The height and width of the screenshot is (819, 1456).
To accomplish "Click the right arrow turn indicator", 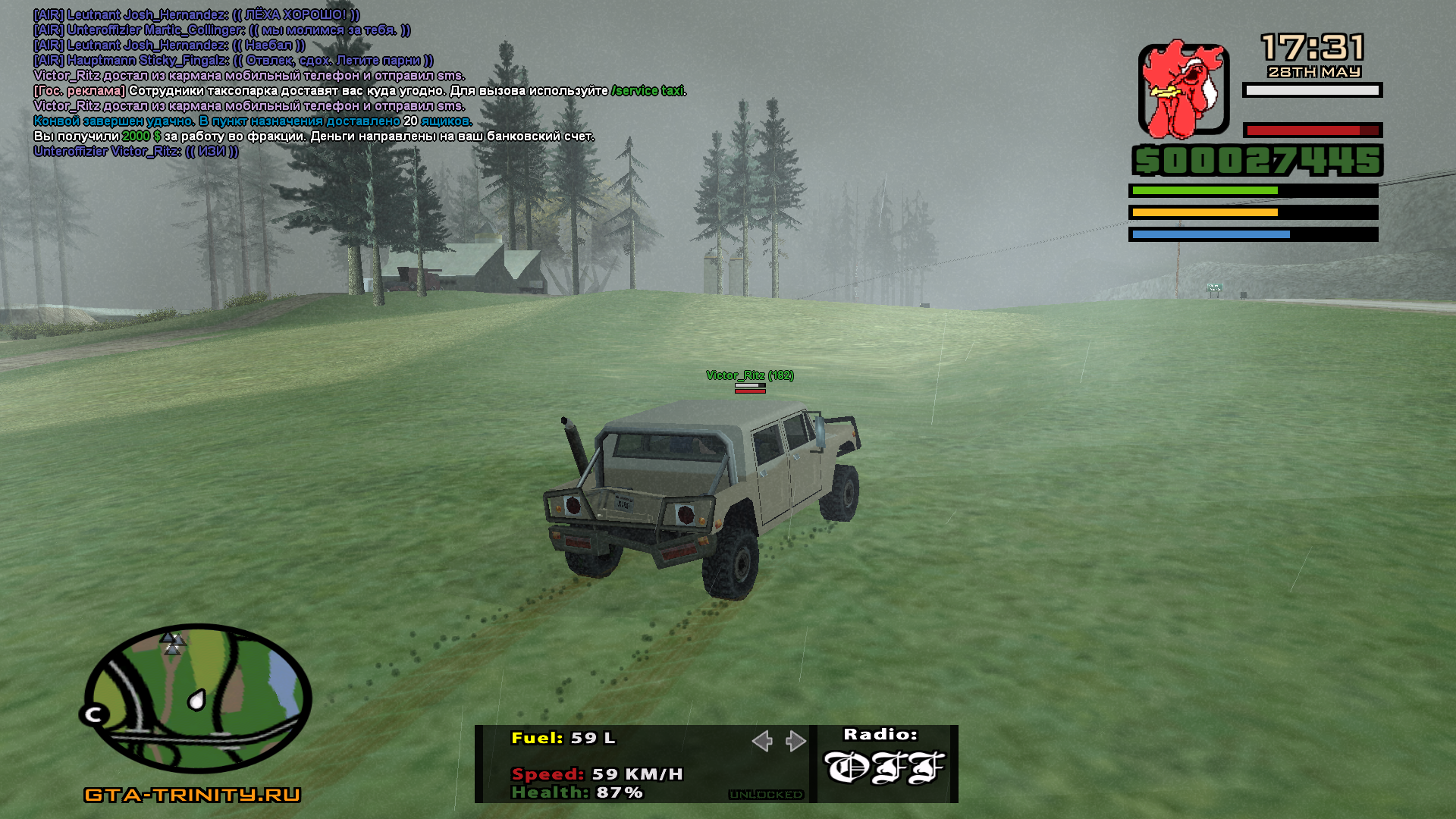I will (795, 741).
